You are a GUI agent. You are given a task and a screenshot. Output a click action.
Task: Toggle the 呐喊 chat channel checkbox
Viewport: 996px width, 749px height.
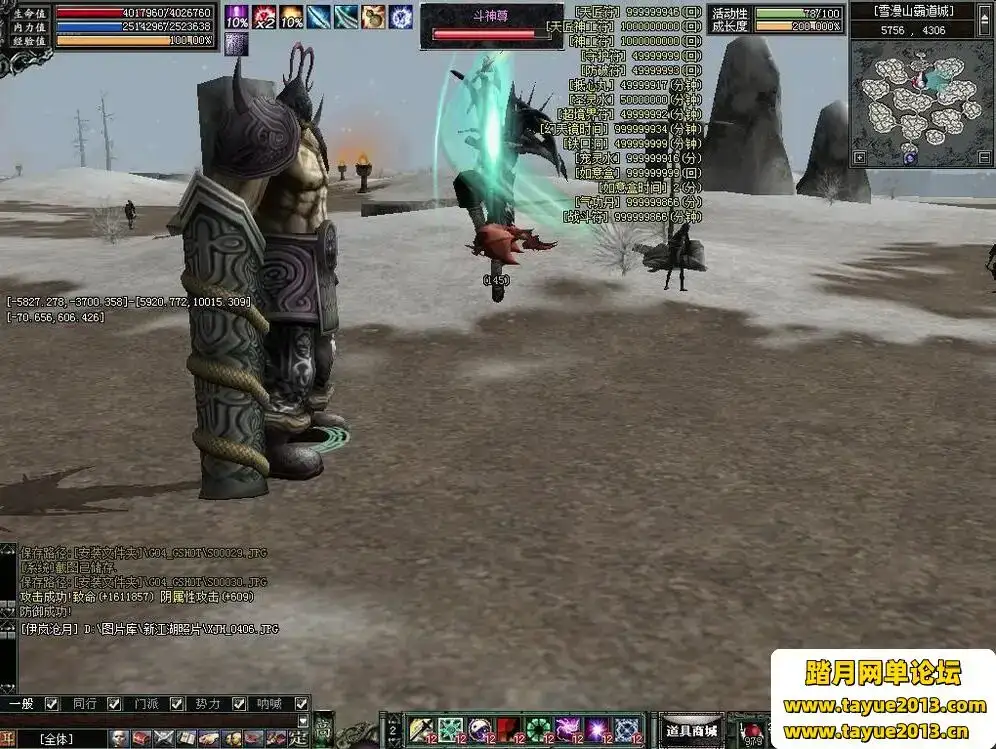[x=300, y=704]
